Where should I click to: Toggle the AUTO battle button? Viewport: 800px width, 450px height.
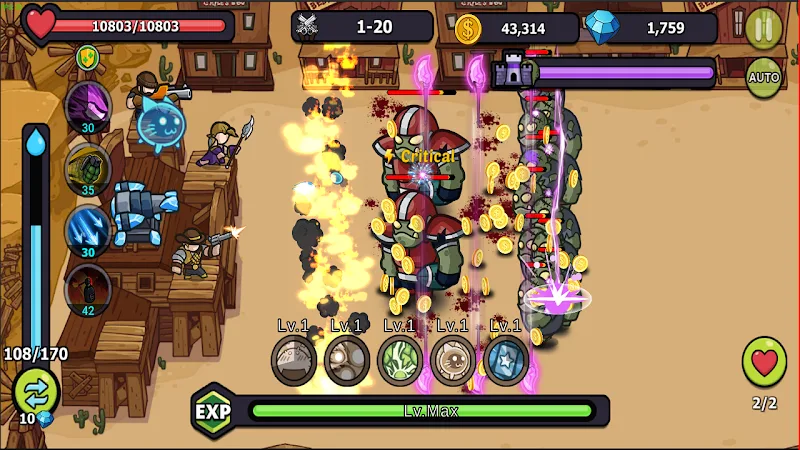[763, 77]
